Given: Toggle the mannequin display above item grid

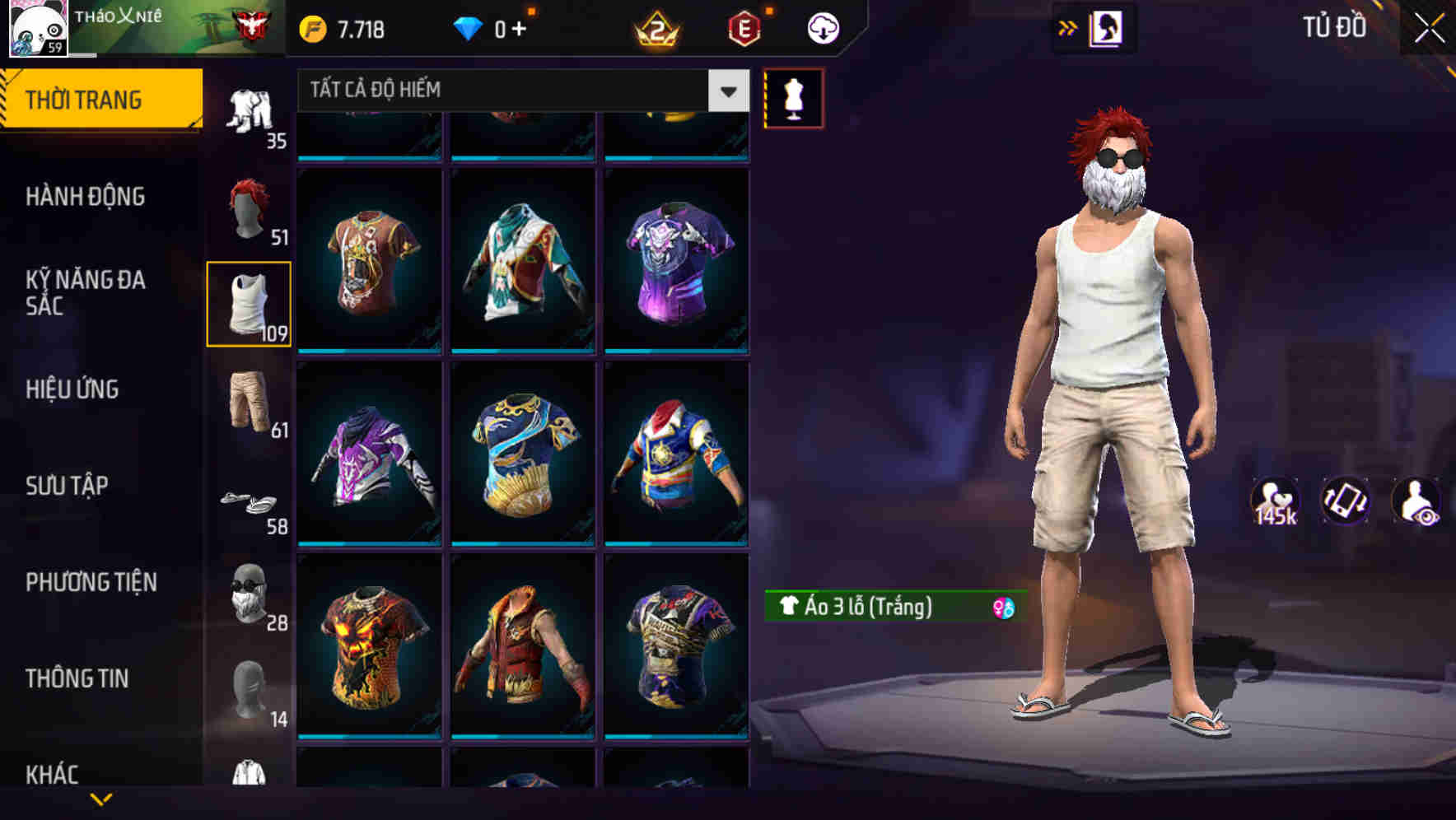Looking at the screenshot, I should point(793,98).
